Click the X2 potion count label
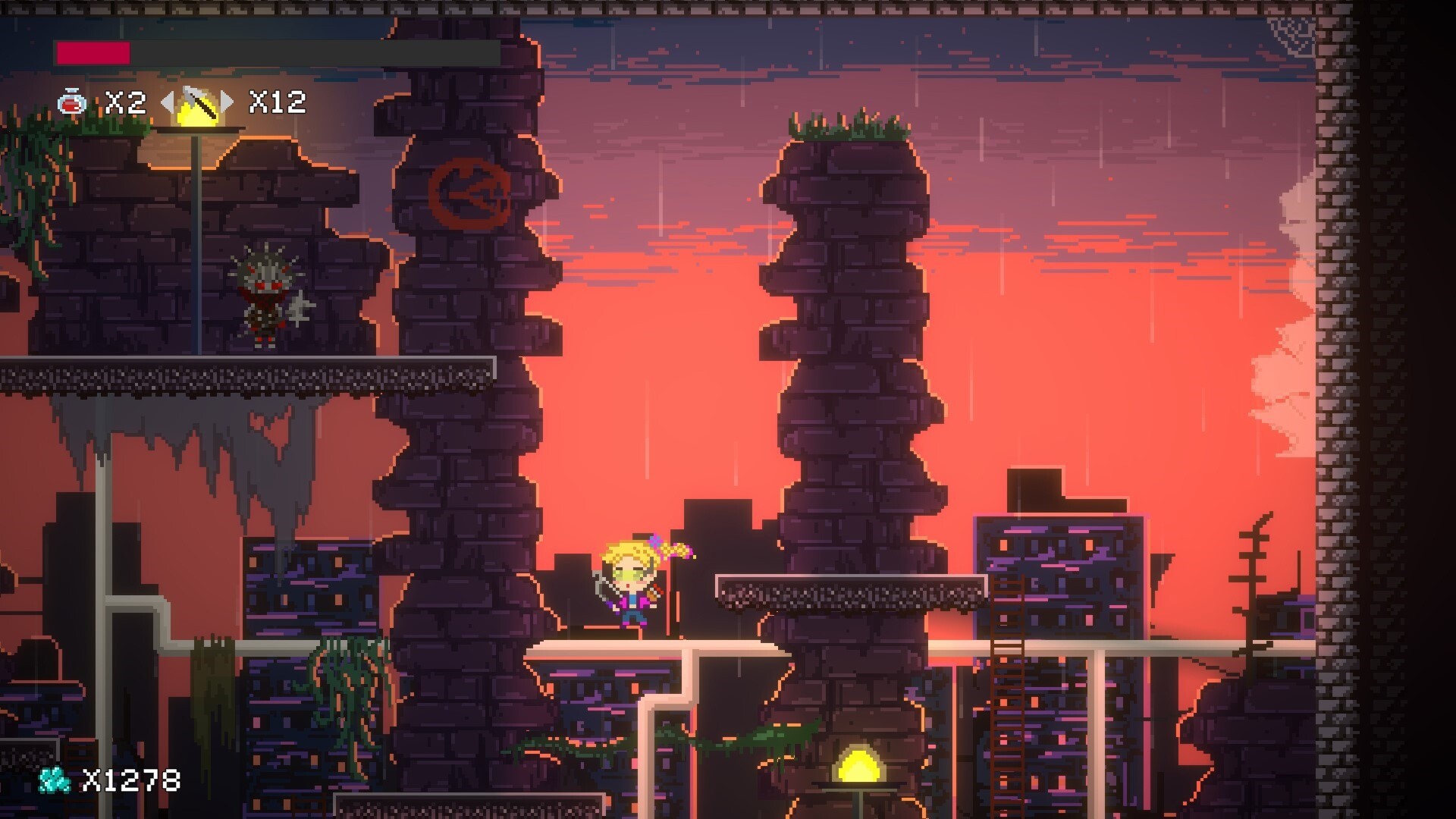The height and width of the screenshot is (819, 1456). click(x=125, y=103)
